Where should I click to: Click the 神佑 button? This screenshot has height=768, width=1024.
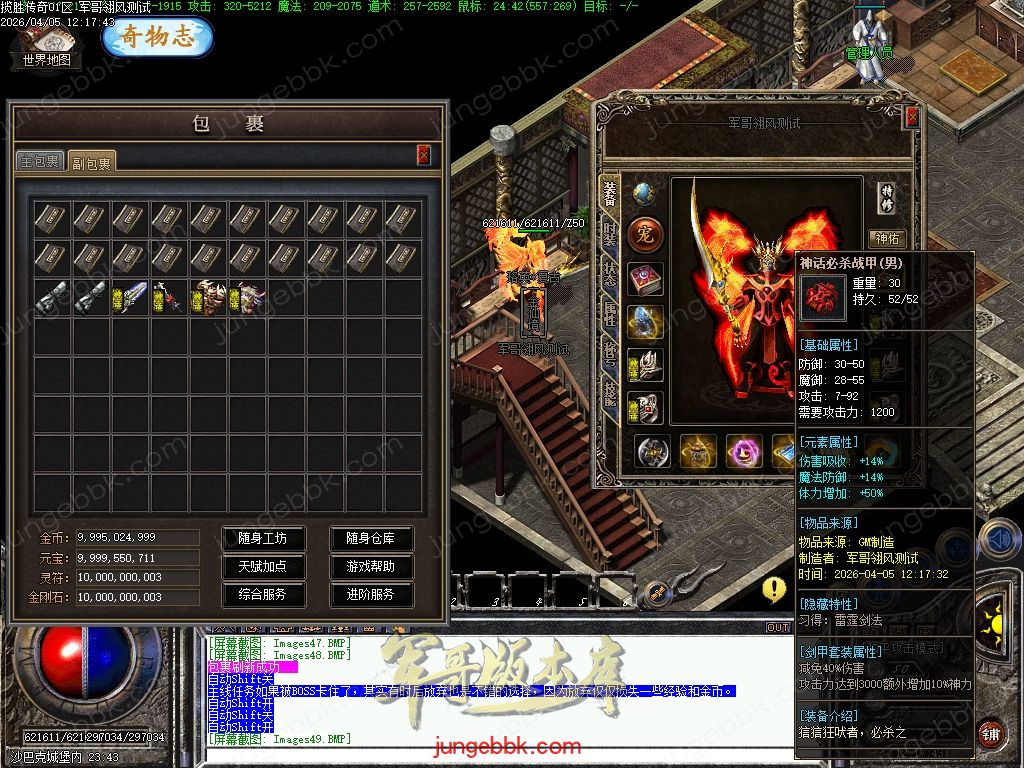point(887,238)
